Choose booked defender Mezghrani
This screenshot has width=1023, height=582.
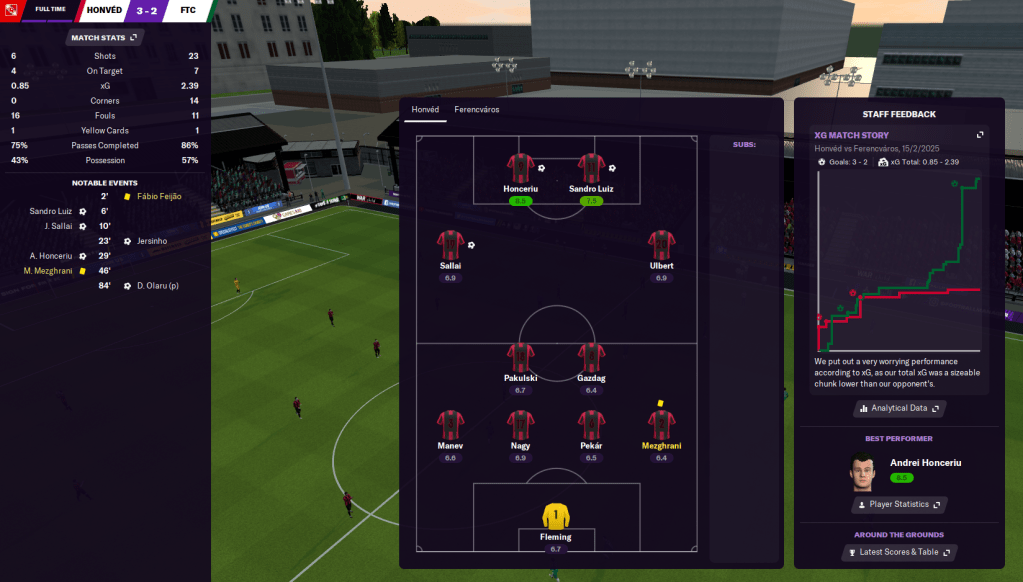pyautogui.click(x=661, y=425)
